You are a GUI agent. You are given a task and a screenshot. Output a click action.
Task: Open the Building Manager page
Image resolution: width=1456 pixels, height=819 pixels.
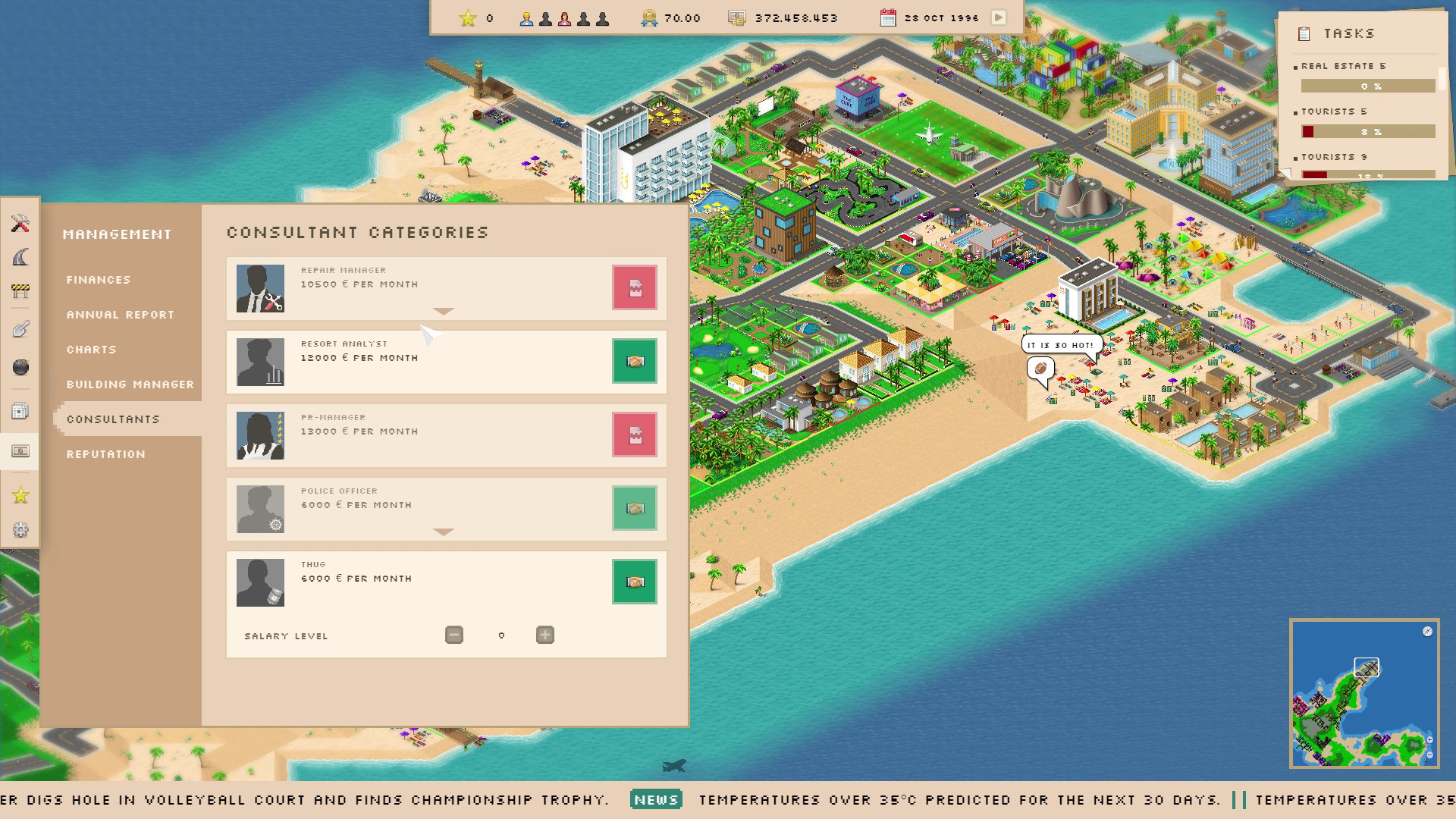(129, 384)
